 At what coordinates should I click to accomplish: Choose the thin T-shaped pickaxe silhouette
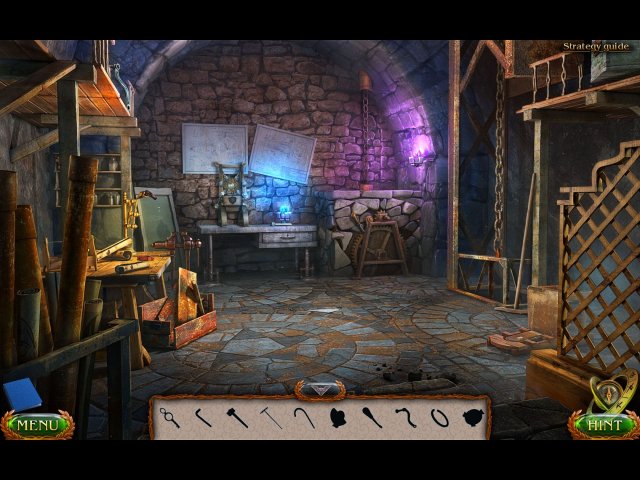click(x=271, y=416)
